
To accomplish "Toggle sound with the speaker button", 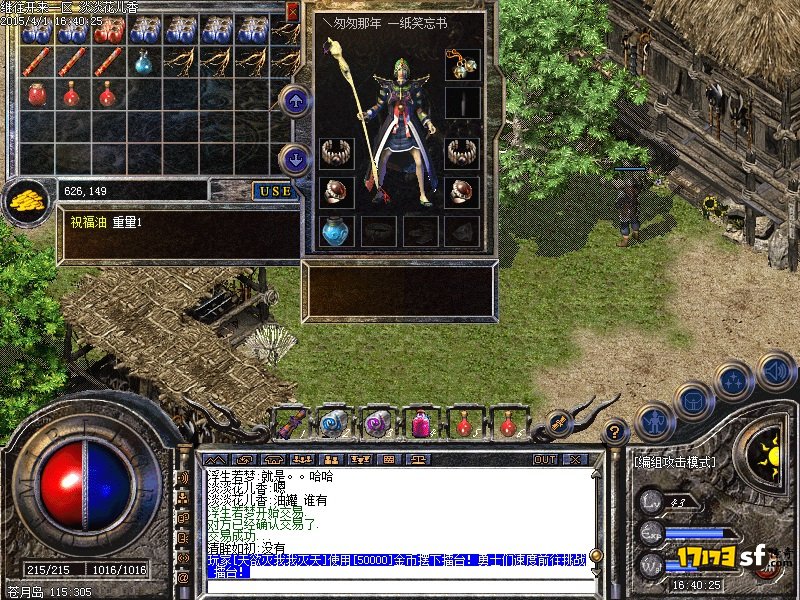I will 775,370.
